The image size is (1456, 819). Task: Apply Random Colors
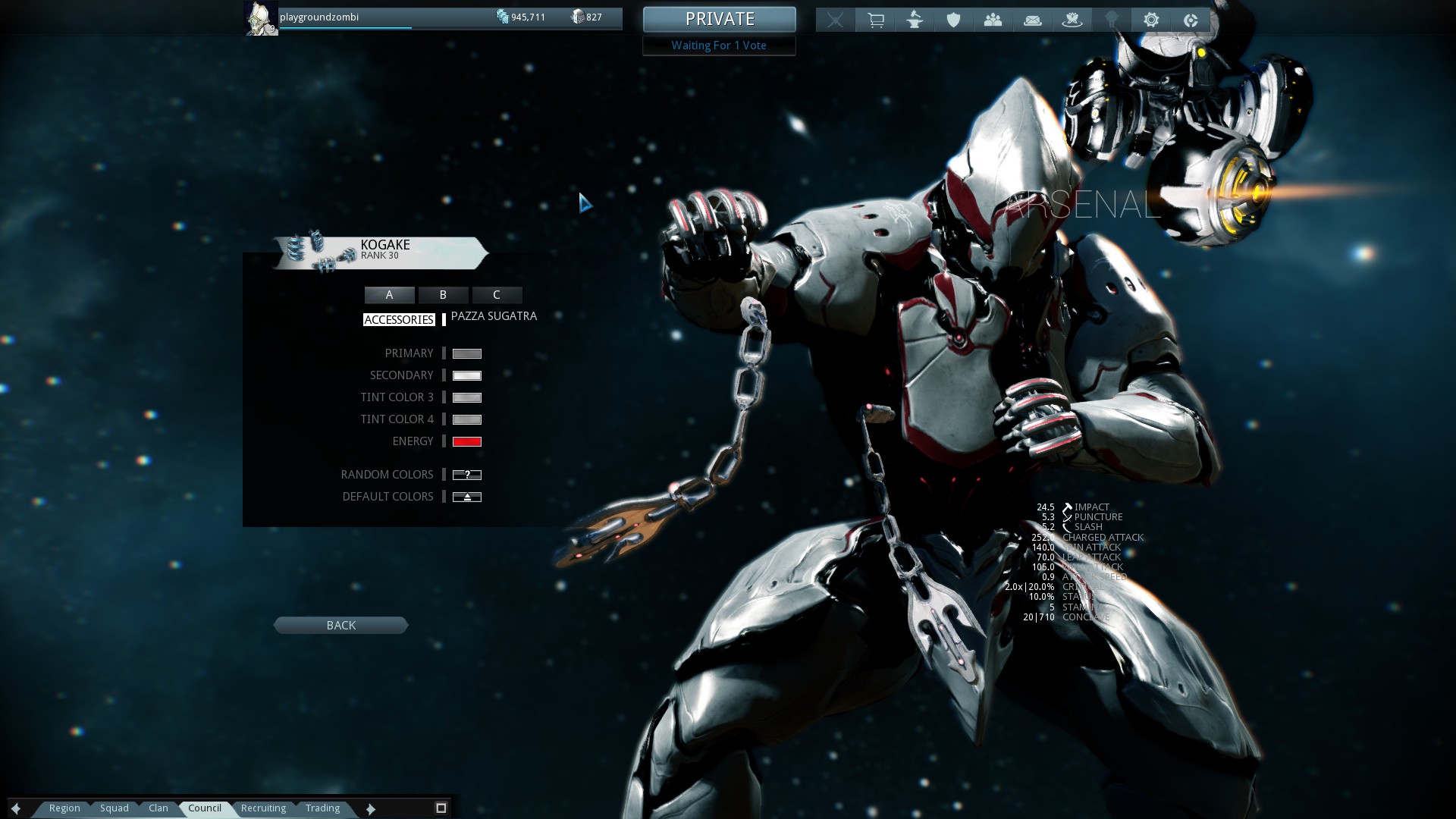coord(466,475)
